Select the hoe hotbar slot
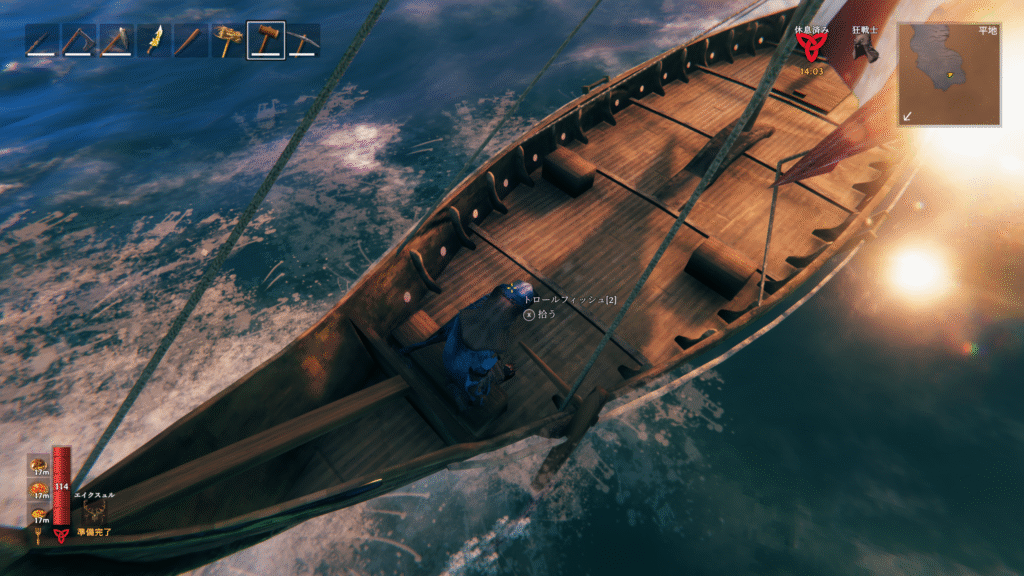This screenshot has width=1024, height=576. (x=79, y=40)
